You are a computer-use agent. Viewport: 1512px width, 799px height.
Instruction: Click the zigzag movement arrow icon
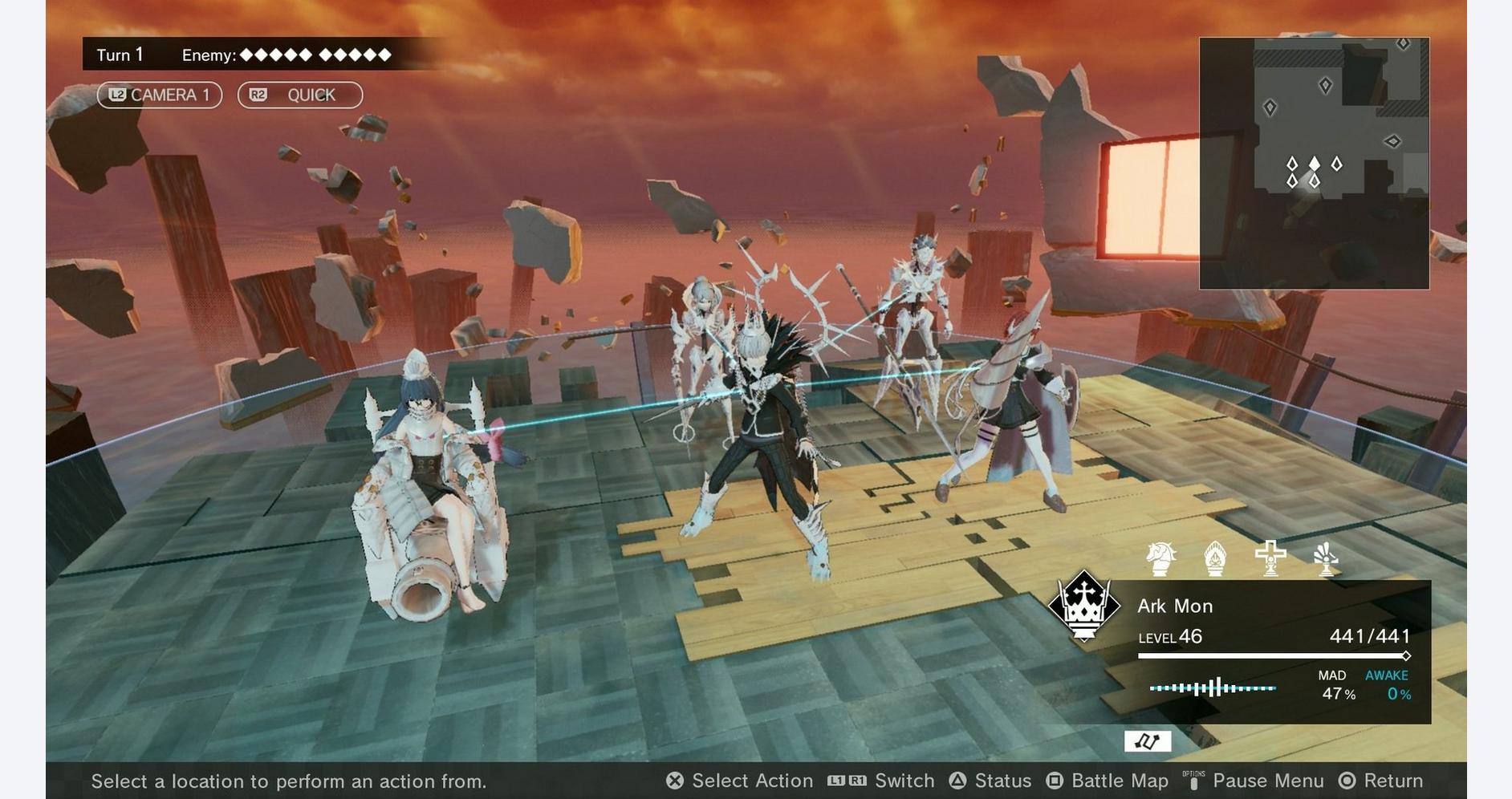click(x=1147, y=741)
